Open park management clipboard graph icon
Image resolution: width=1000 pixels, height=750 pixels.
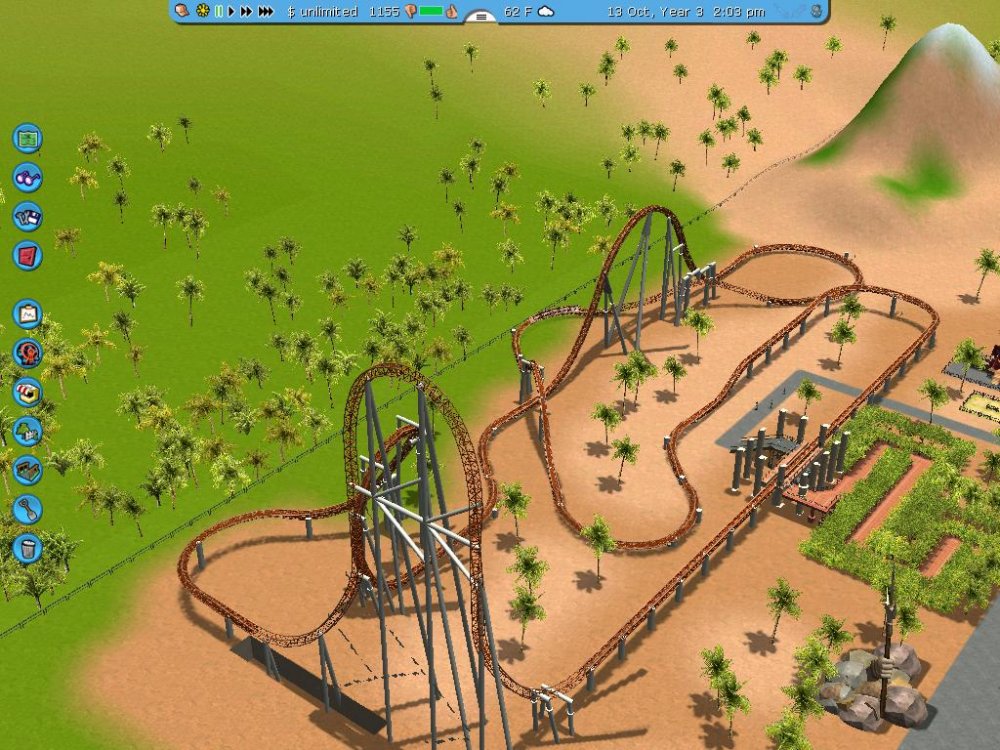coord(27,314)
